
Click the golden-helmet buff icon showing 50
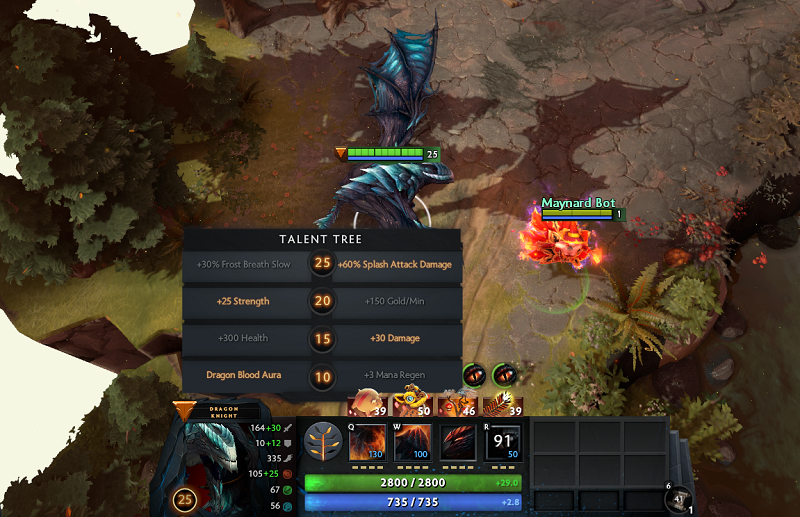[407, 404]
